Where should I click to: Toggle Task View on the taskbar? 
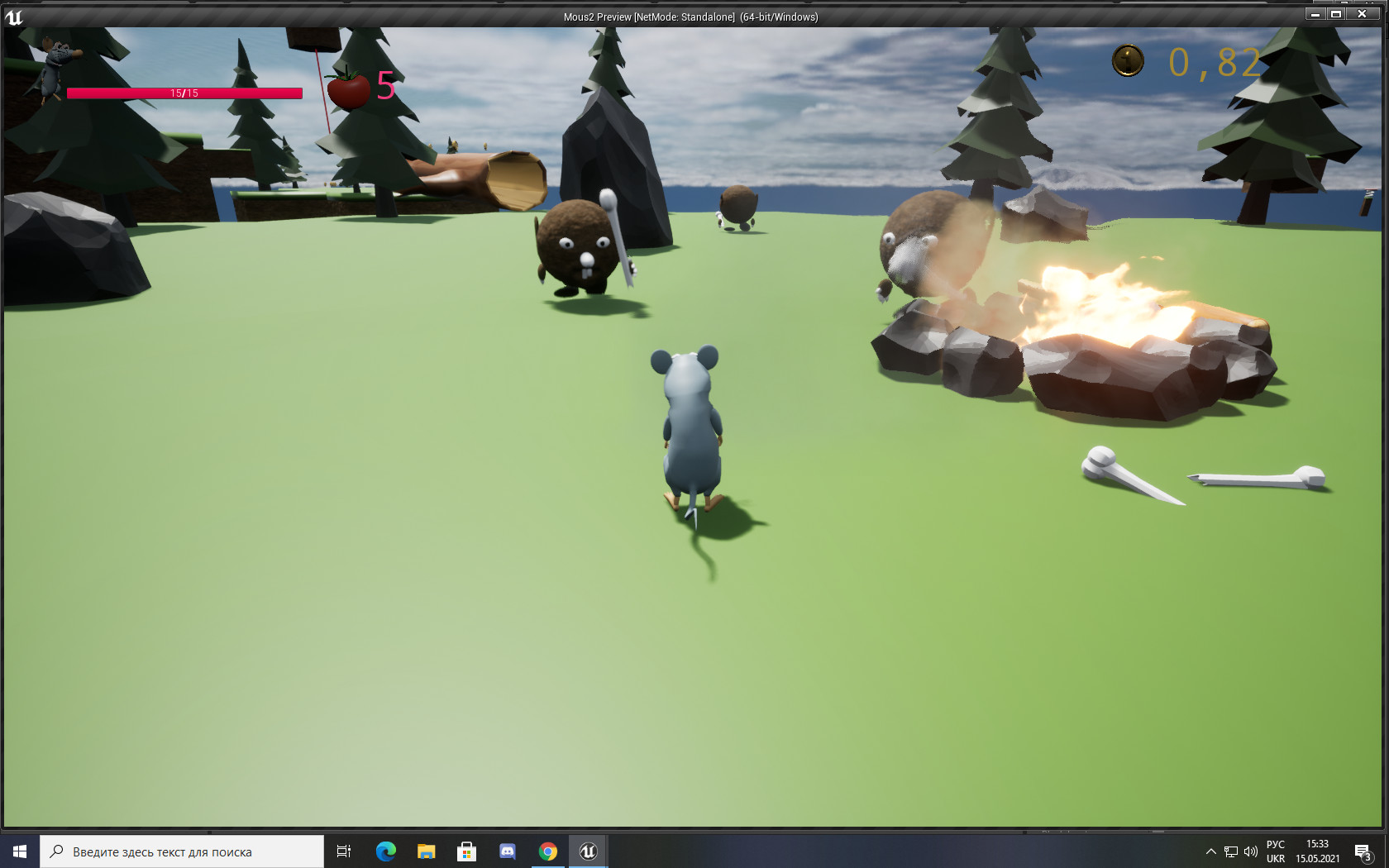(x=343, y=851)
